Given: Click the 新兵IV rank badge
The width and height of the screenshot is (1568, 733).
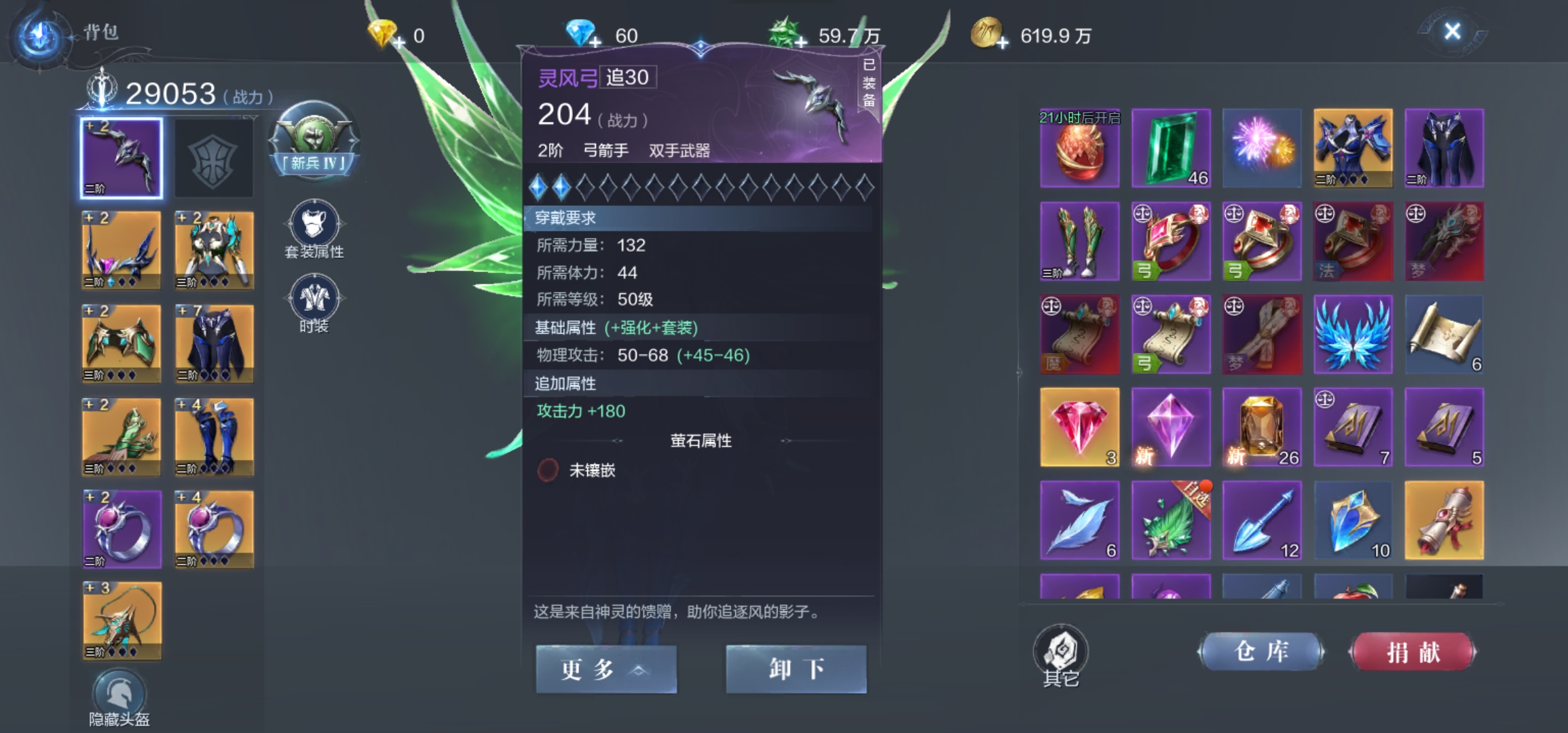Looking at the screenshot, I should [x=312, y=139].
